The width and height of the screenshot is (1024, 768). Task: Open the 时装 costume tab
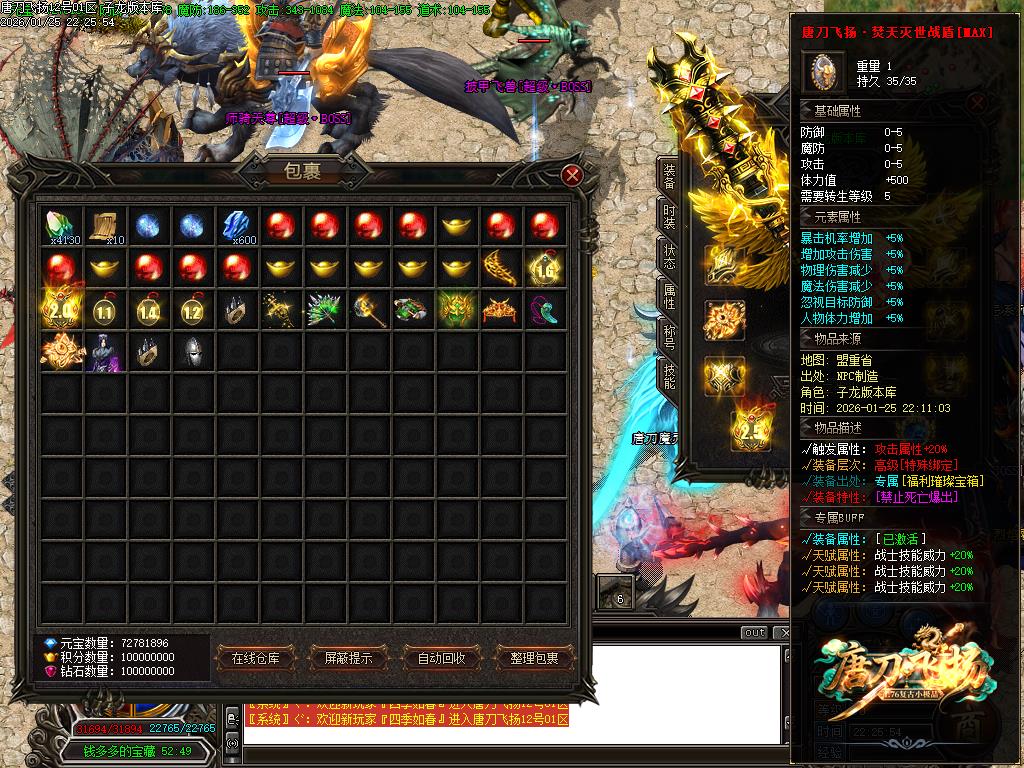coord(669,217)
